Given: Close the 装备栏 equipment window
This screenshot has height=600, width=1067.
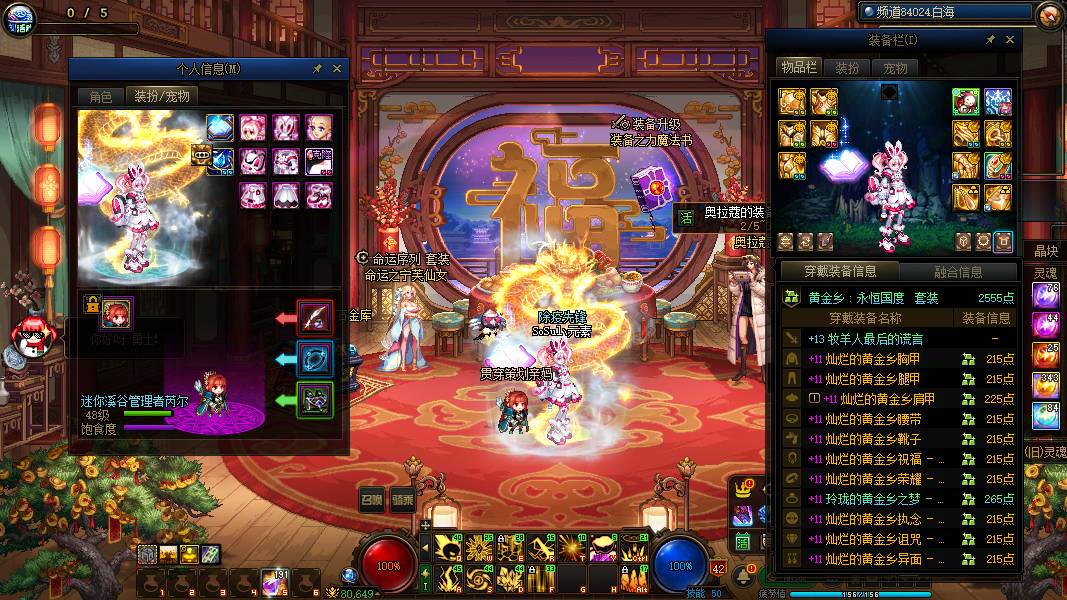Looking at the screenshot, I should [x=1010, y=40].
